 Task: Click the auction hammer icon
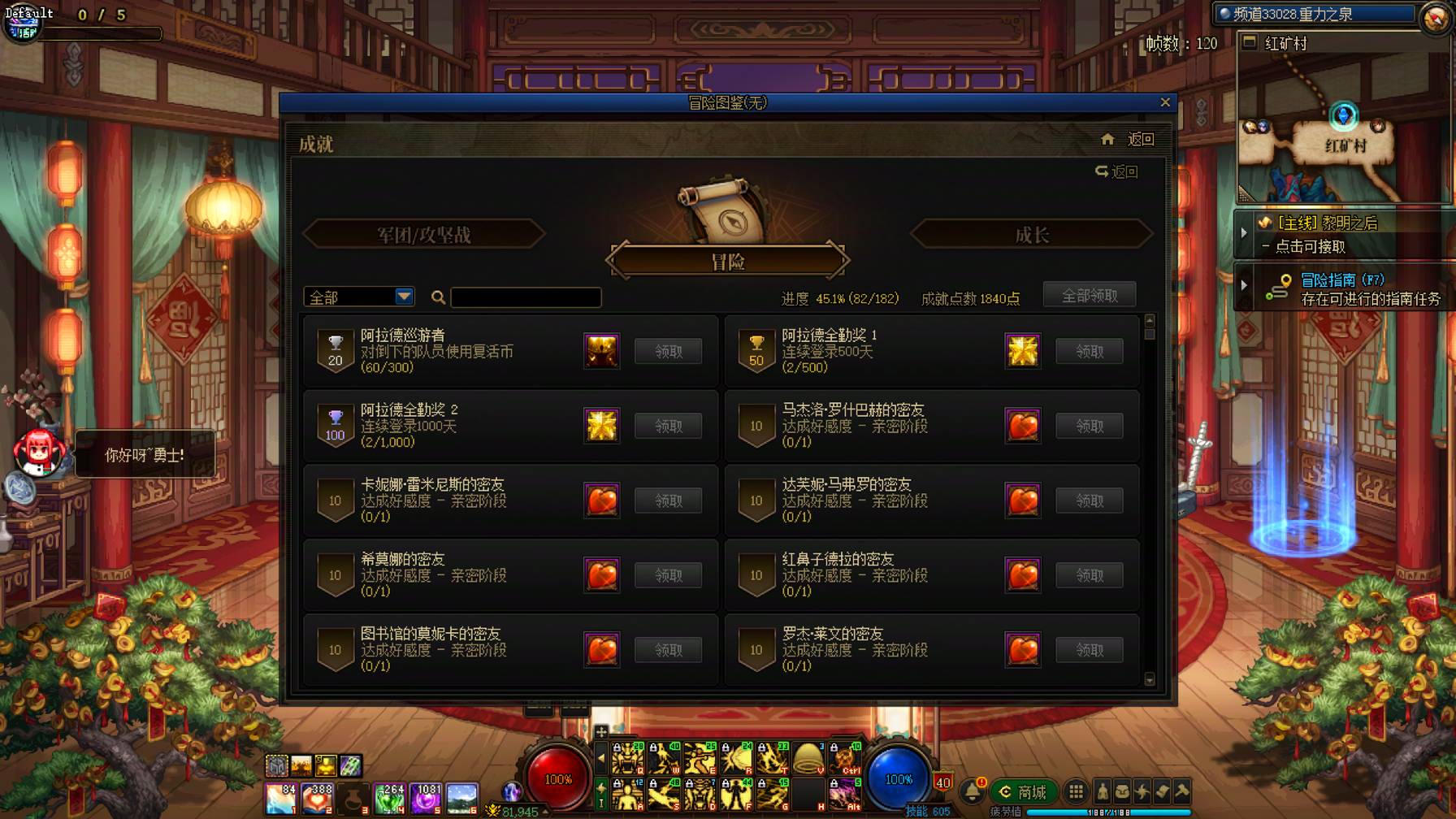(x=1183, y=790)
